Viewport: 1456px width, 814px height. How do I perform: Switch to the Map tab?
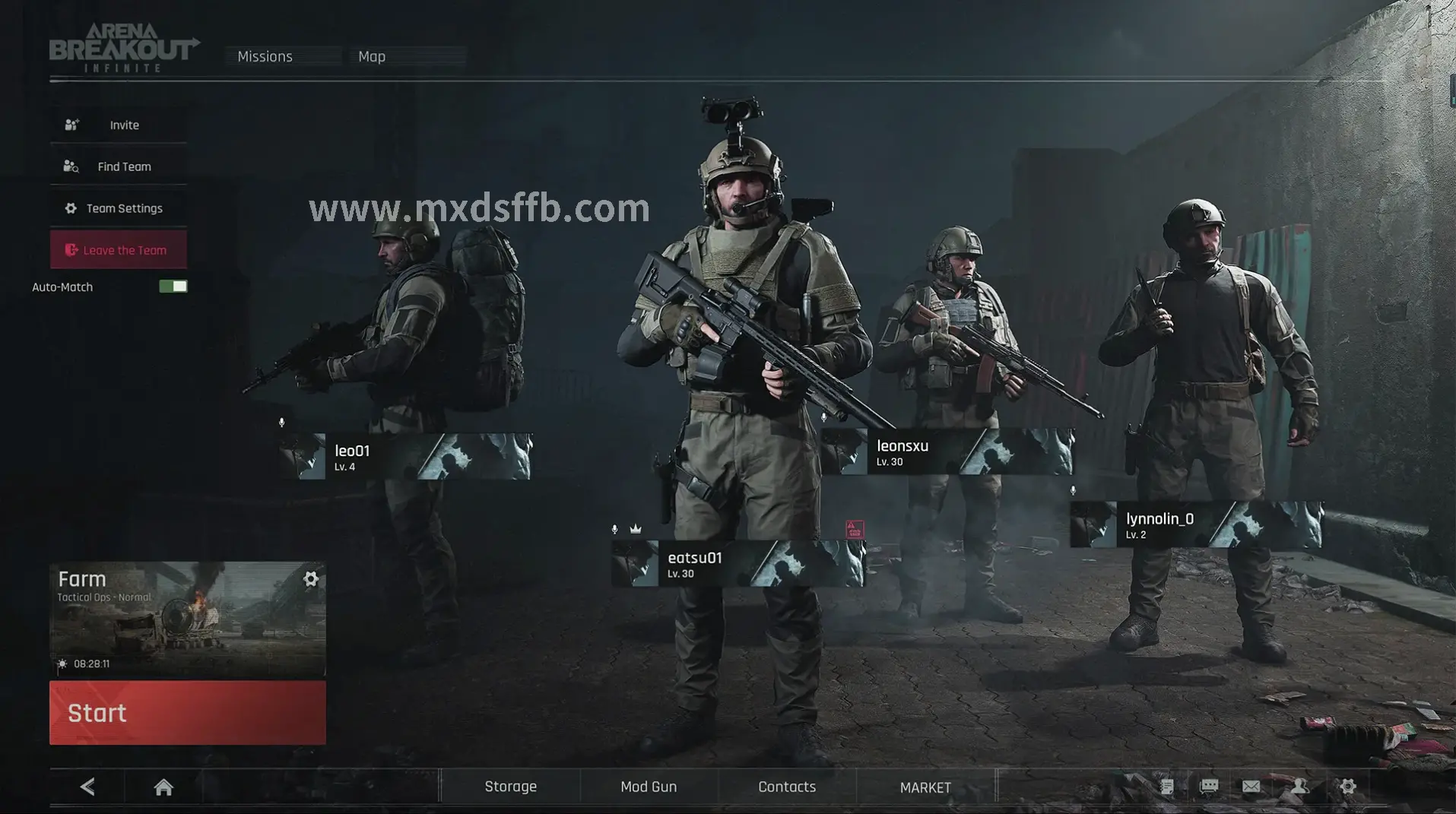372,56
